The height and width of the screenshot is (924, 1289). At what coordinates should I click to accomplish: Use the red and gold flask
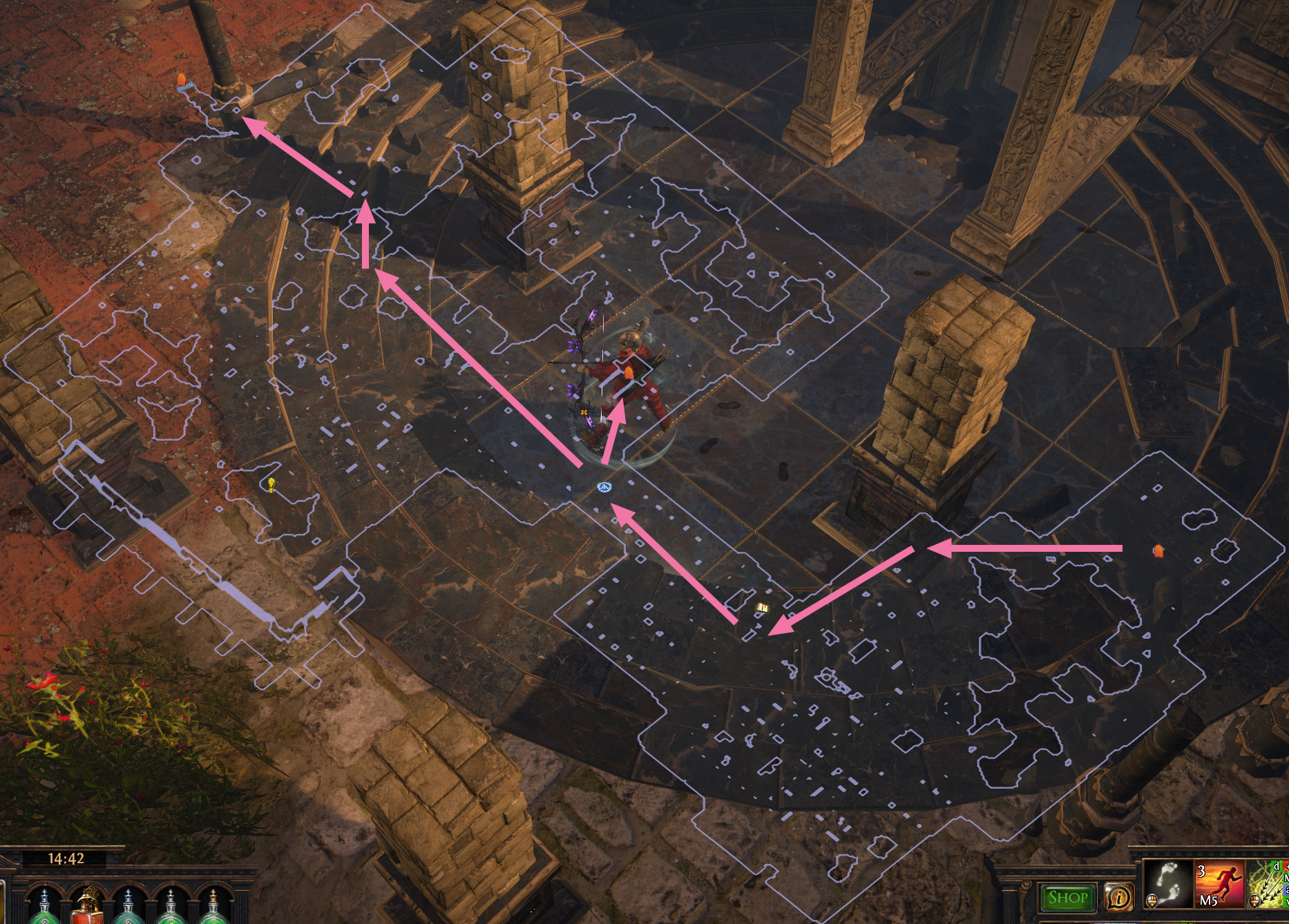pos(87,905)
